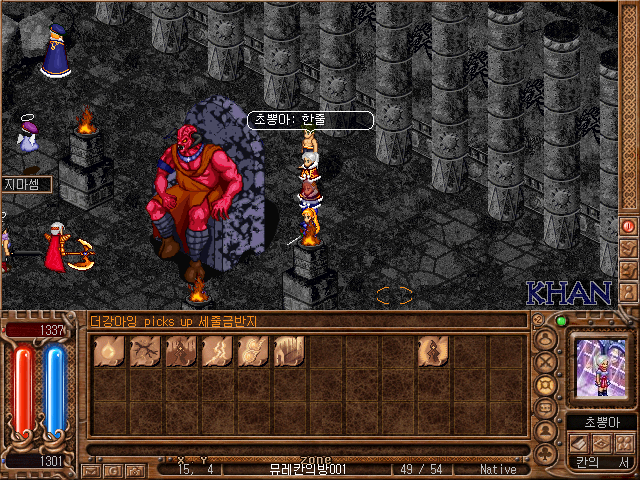
Task: Click the top face-shaped round button
Action: tap(546, 339)
